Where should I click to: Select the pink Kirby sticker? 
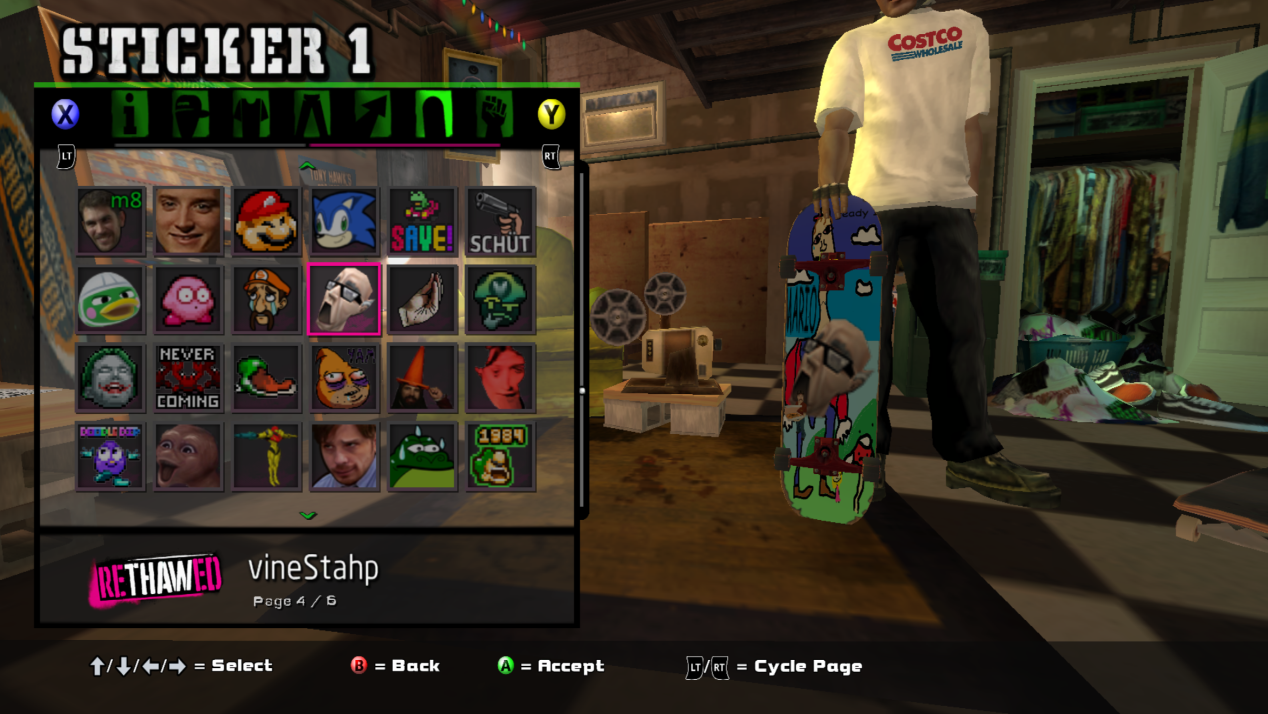tap(188, 299)
